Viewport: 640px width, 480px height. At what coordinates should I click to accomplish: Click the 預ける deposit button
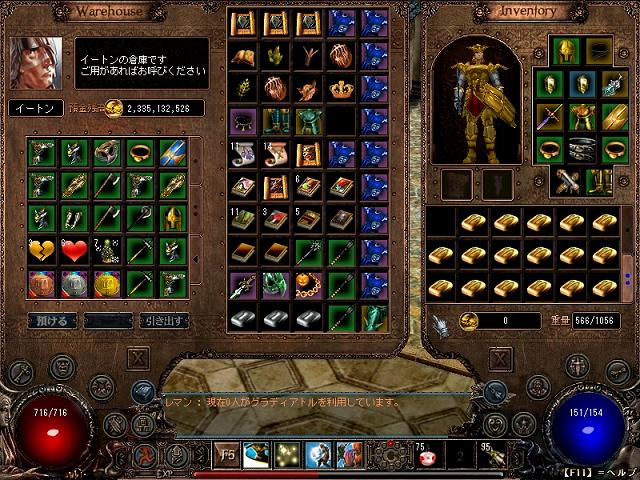pos(52,321)
